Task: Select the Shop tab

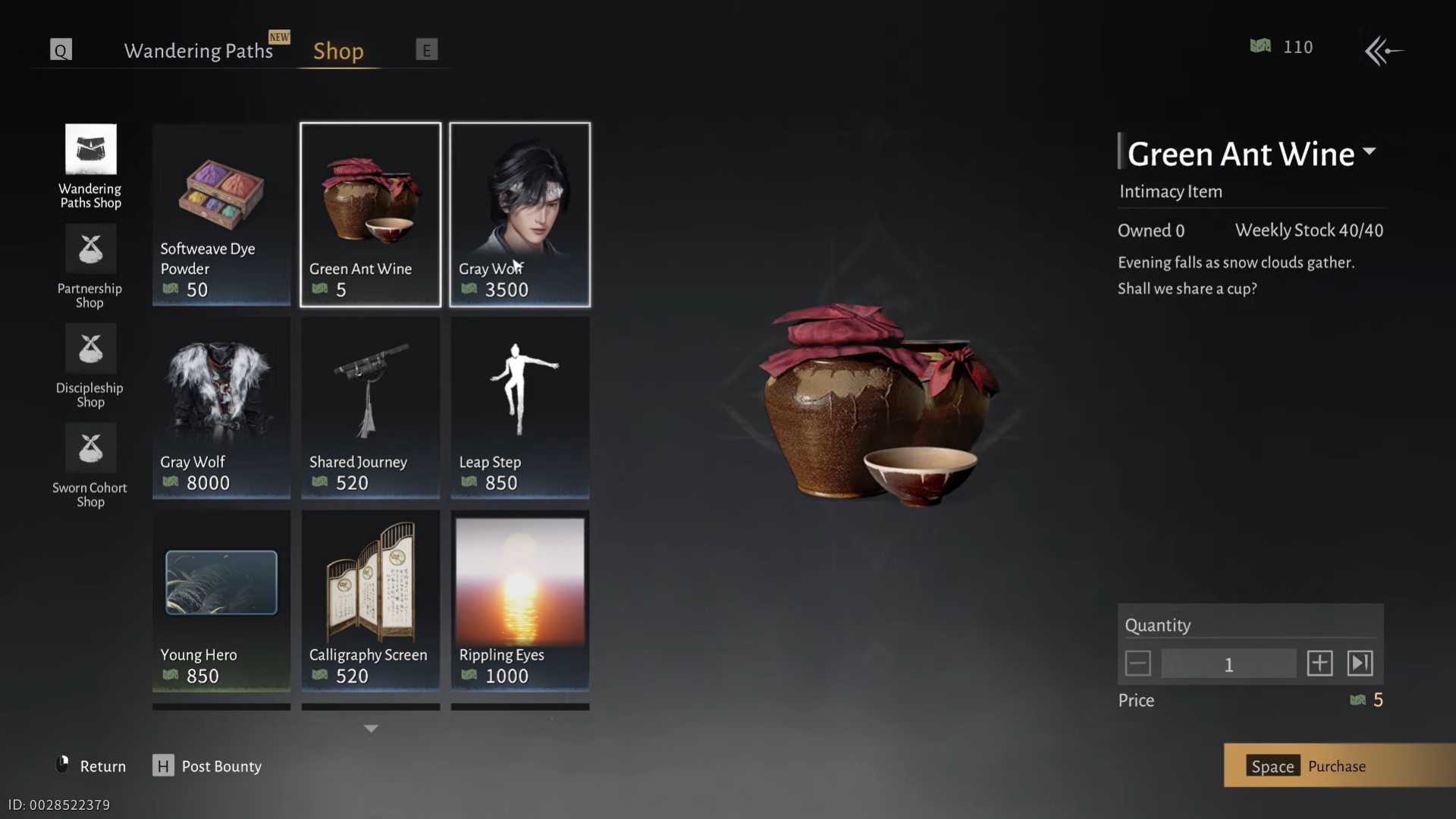Action: pyautogui.click(x=338, y=51)
